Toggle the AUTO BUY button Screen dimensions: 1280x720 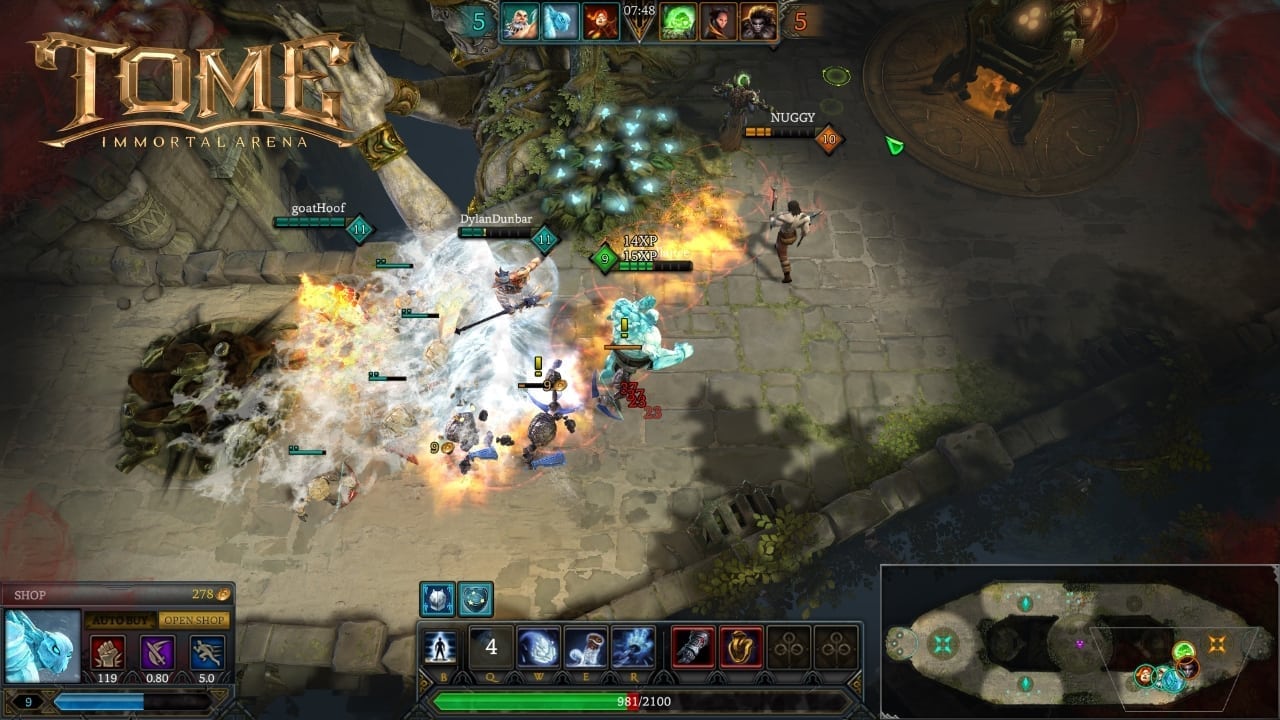(x=117, y=621)
